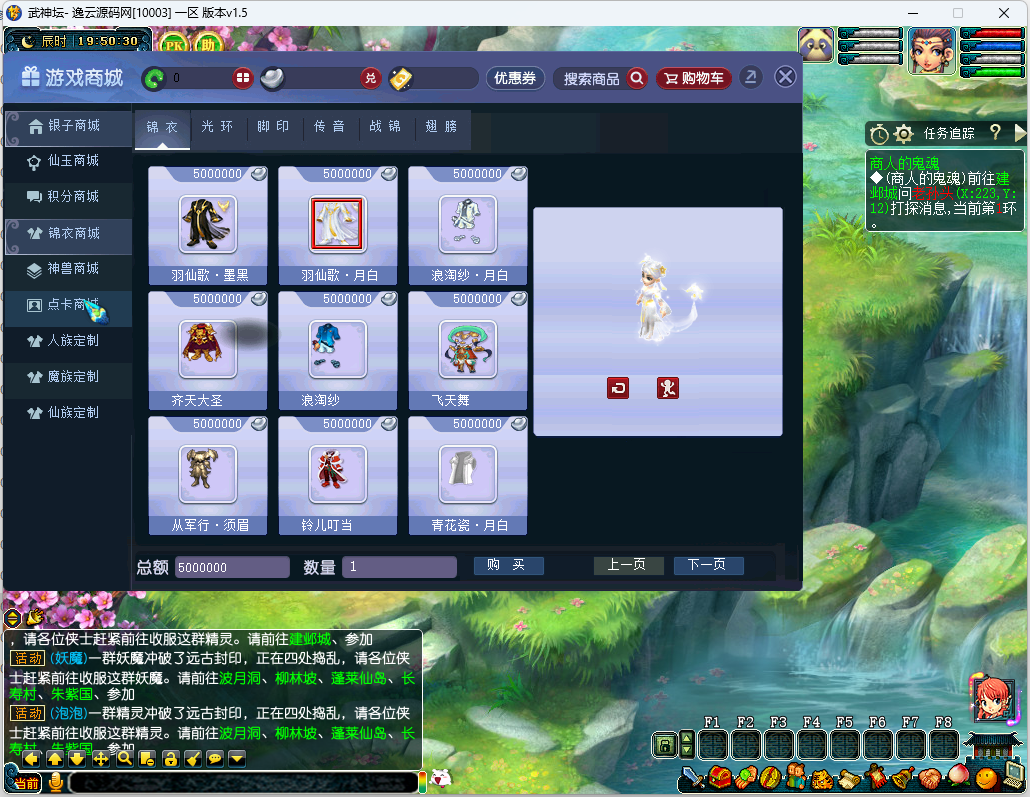Go to the next page 下一页

point(708,565)
